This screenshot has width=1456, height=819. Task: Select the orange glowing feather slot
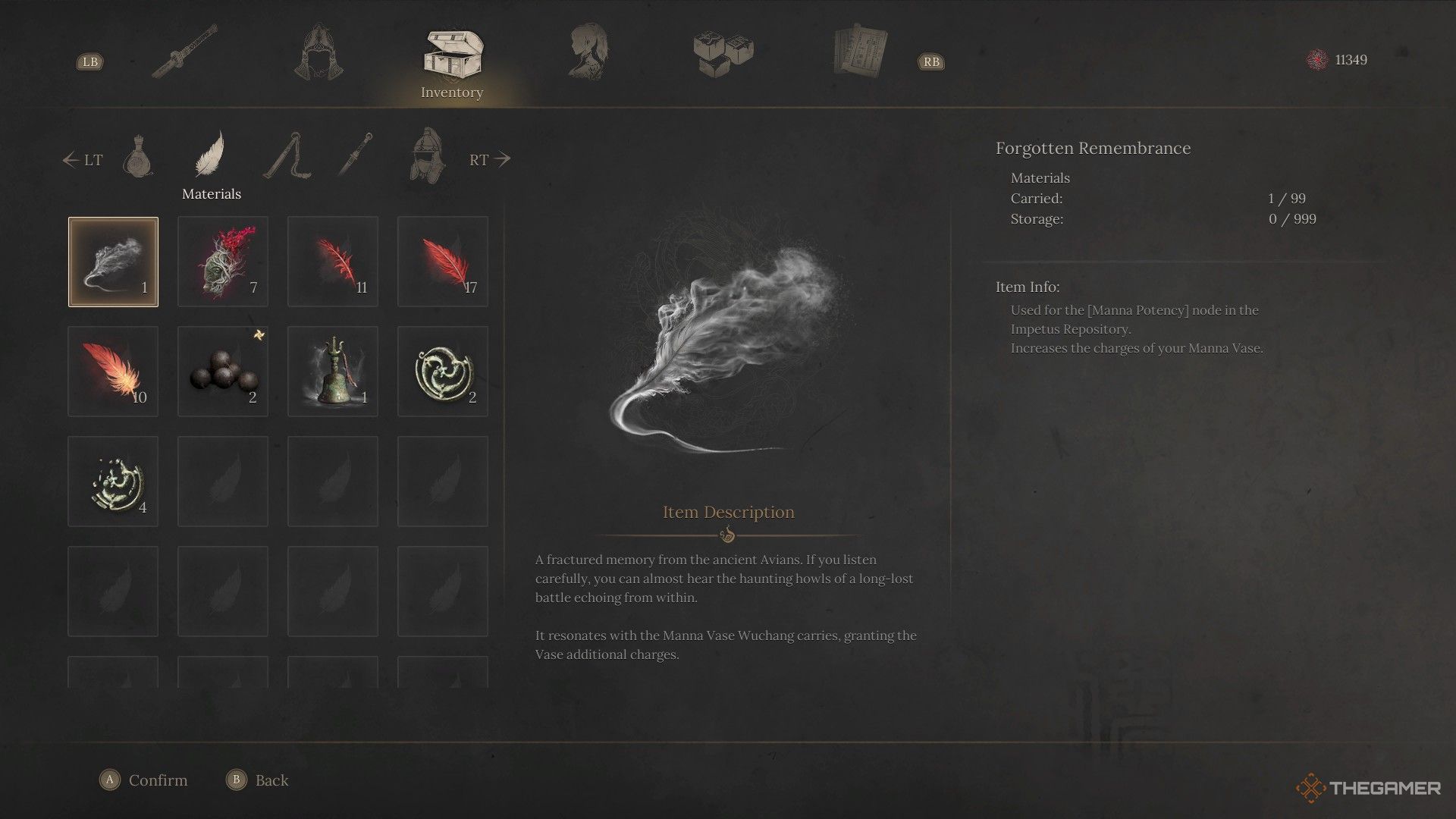(113, 372)
